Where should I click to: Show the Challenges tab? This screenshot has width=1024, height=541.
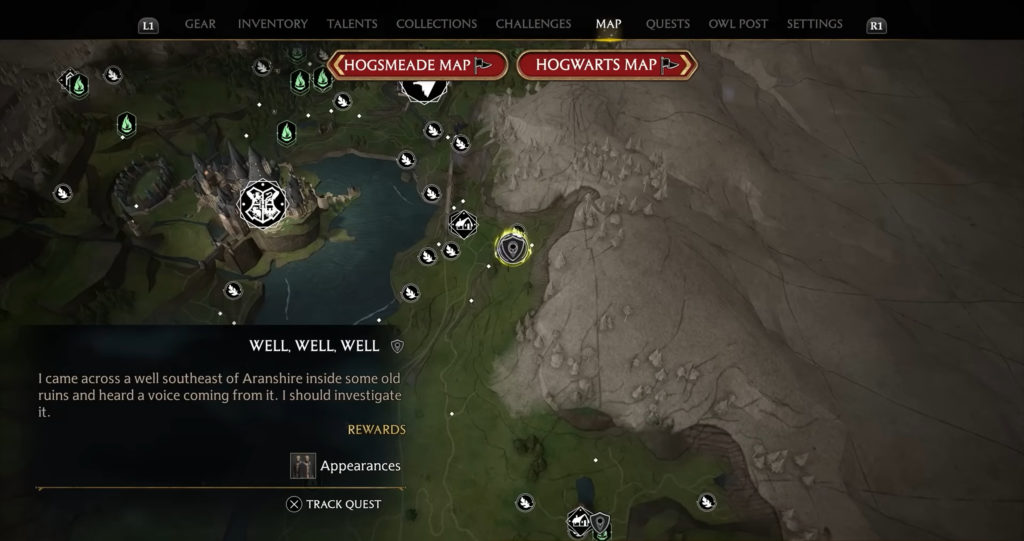pos(533,24)
